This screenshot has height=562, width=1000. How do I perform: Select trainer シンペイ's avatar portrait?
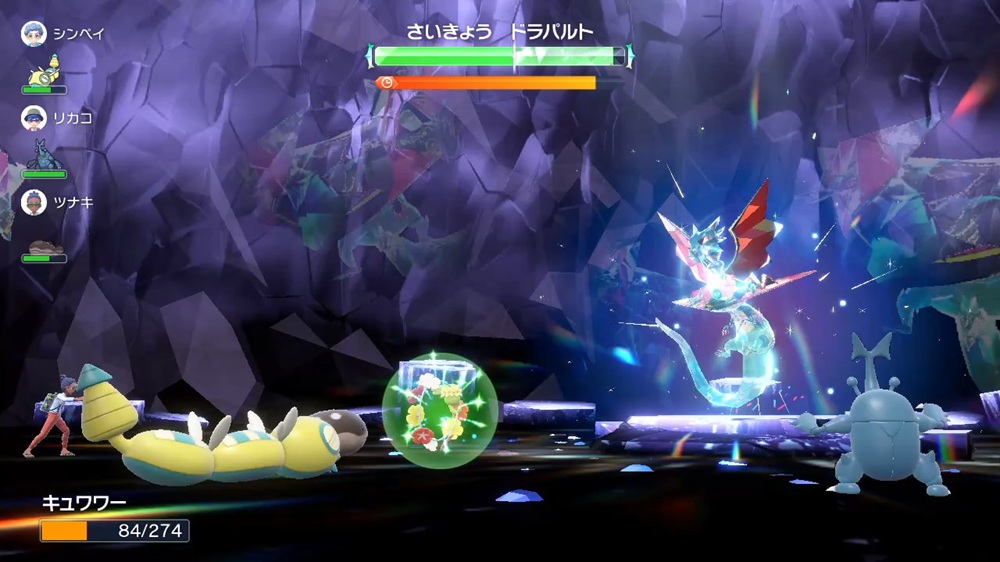click(x=34, y=34)
